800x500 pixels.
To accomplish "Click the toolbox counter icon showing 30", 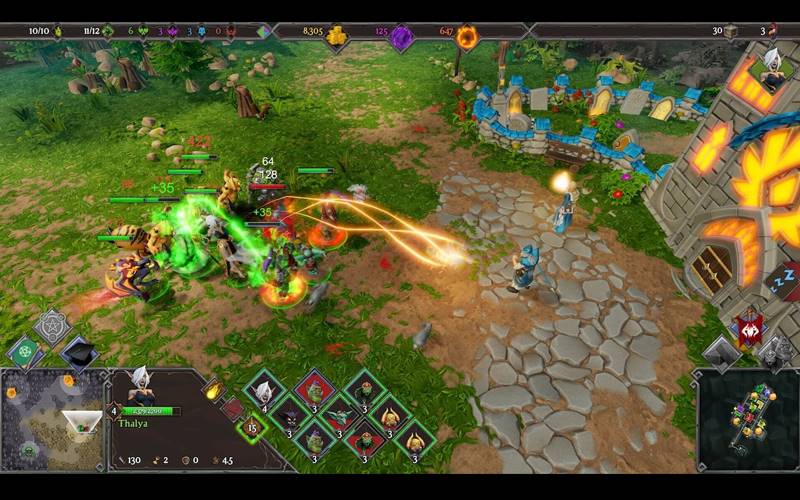I will click(731, 32).
